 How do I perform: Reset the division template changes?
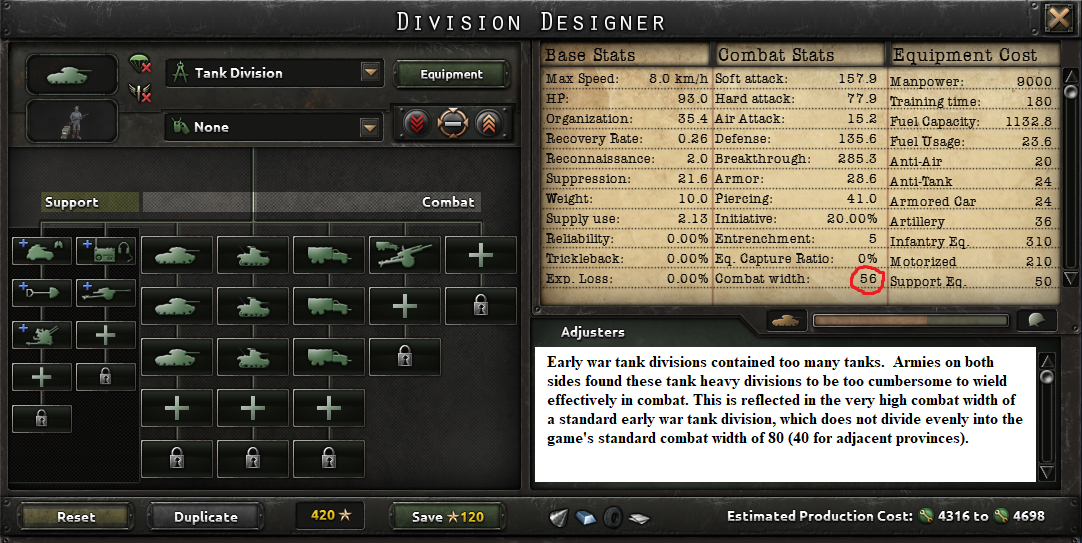click(x=76, y=516)
